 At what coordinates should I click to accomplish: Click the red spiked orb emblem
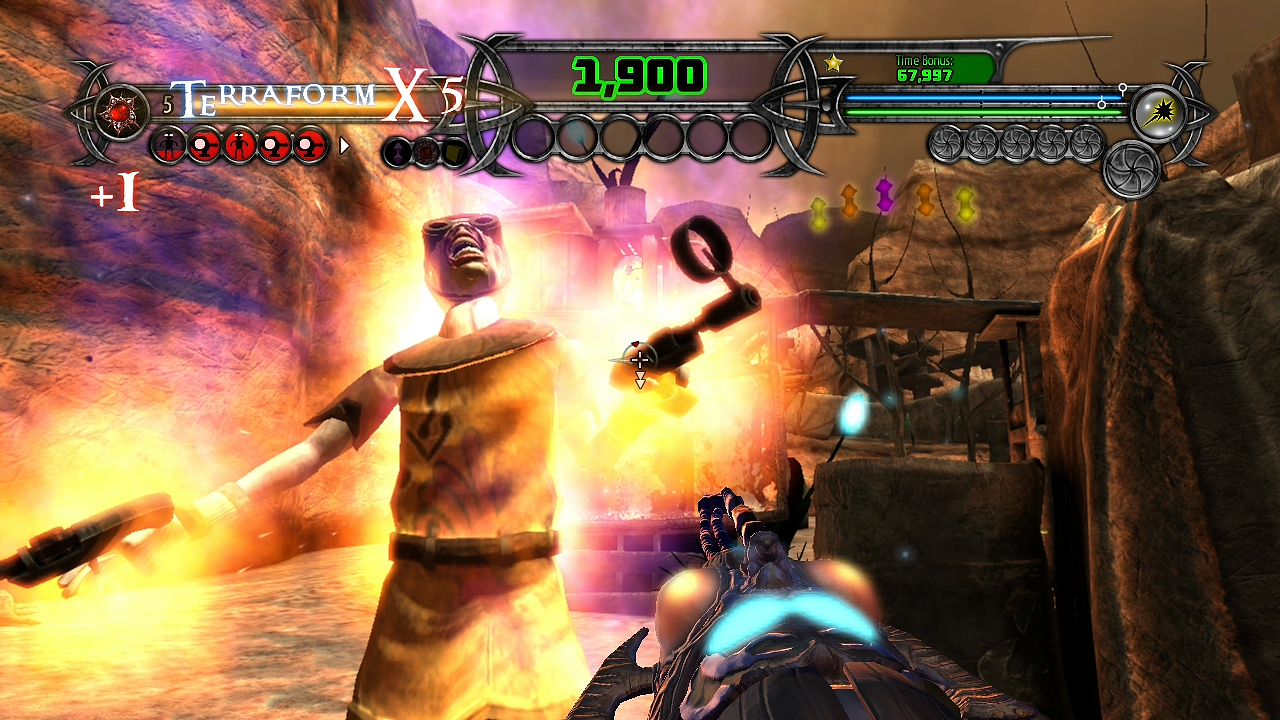123,109
